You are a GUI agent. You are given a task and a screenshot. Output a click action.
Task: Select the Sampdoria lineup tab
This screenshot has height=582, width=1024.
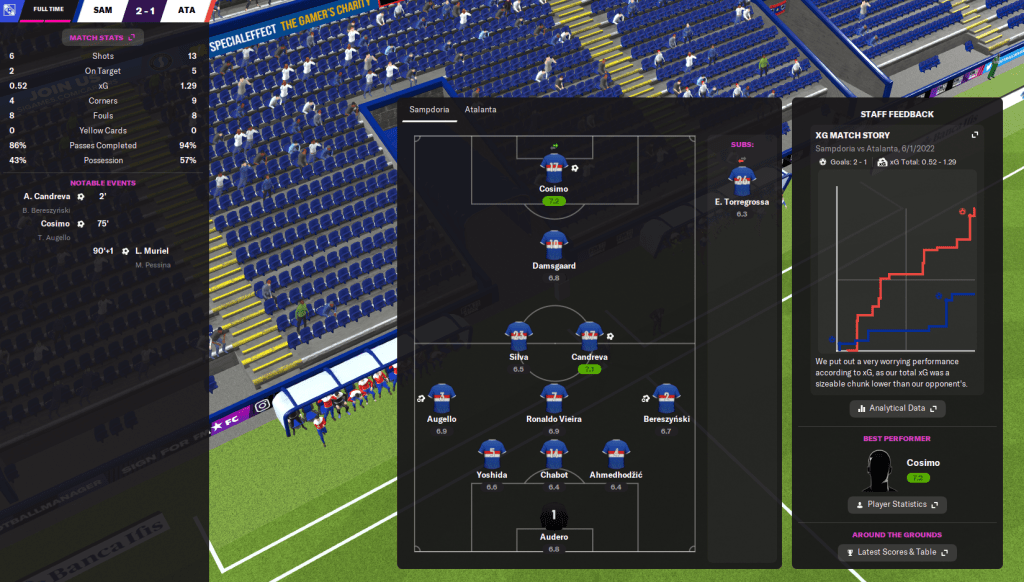tap(428, 109)
